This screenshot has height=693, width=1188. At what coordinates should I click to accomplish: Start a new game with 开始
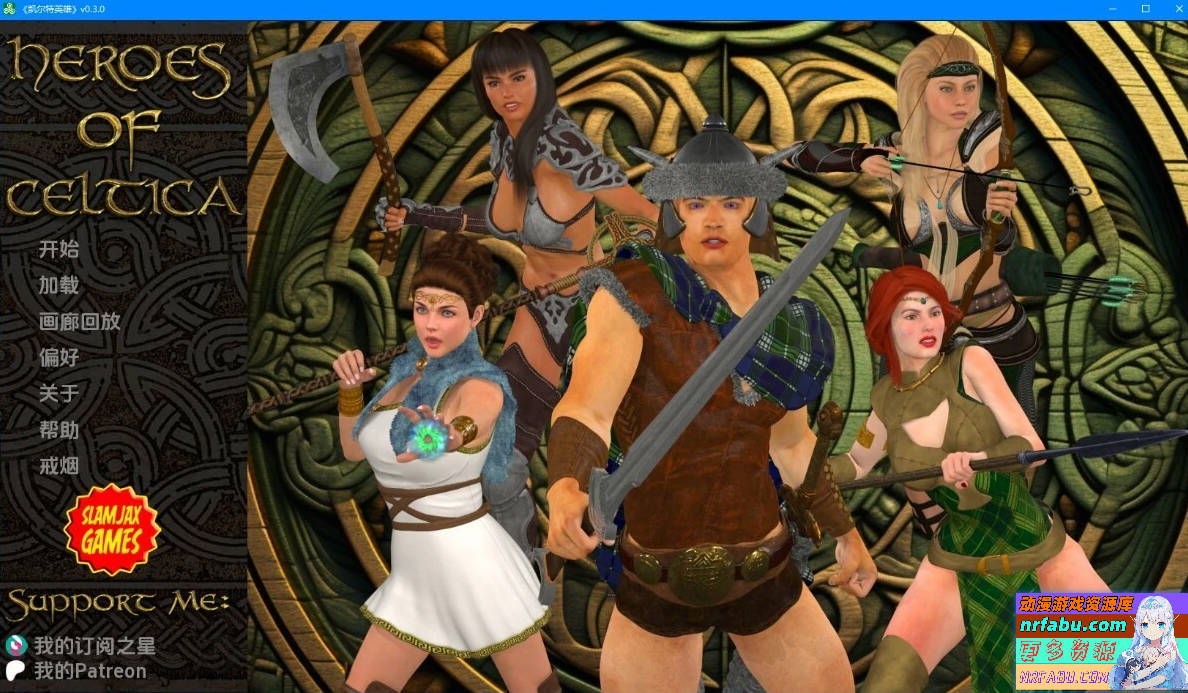click(58, 249)
